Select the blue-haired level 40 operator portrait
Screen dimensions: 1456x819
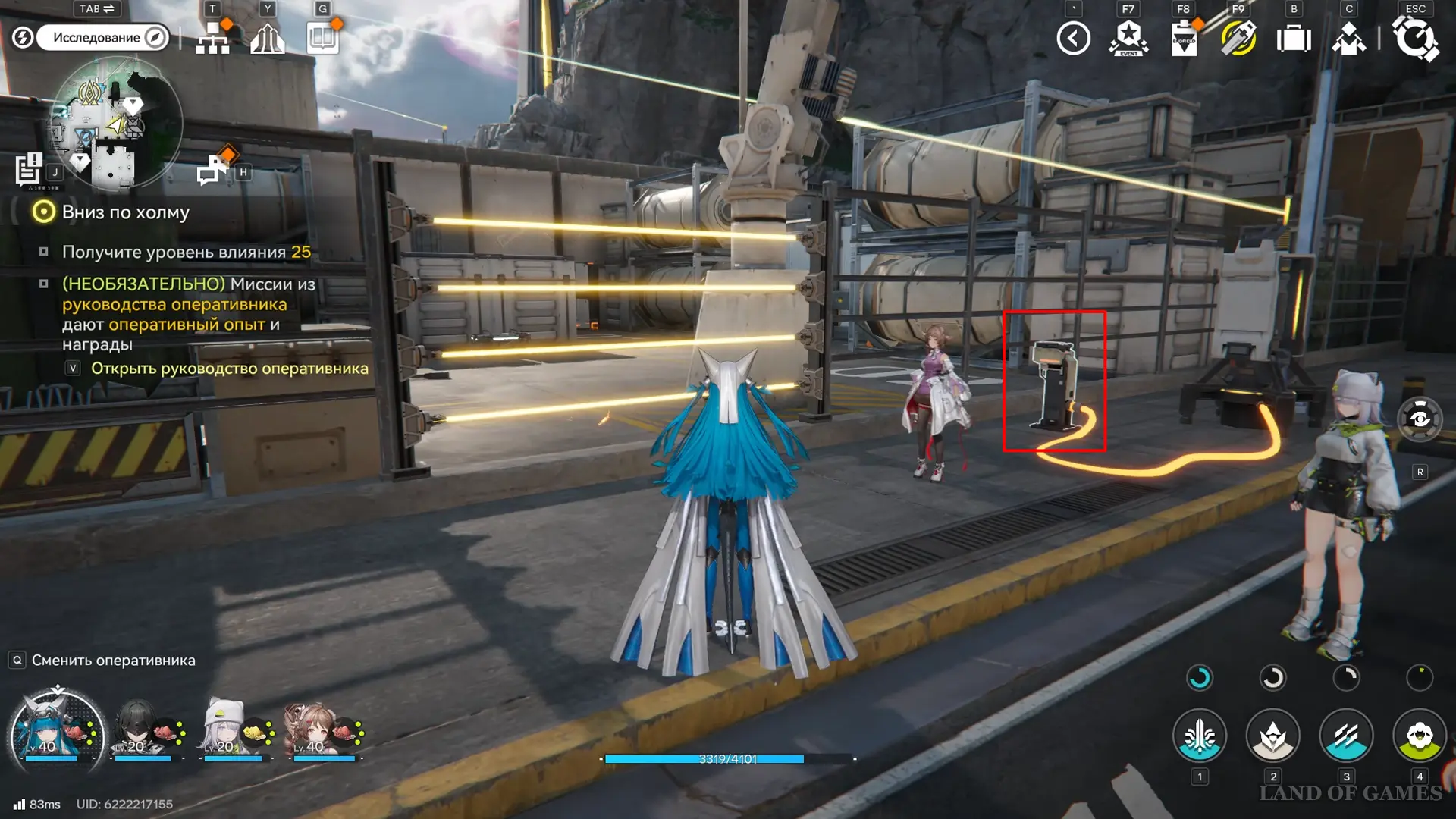coord(57,728)
